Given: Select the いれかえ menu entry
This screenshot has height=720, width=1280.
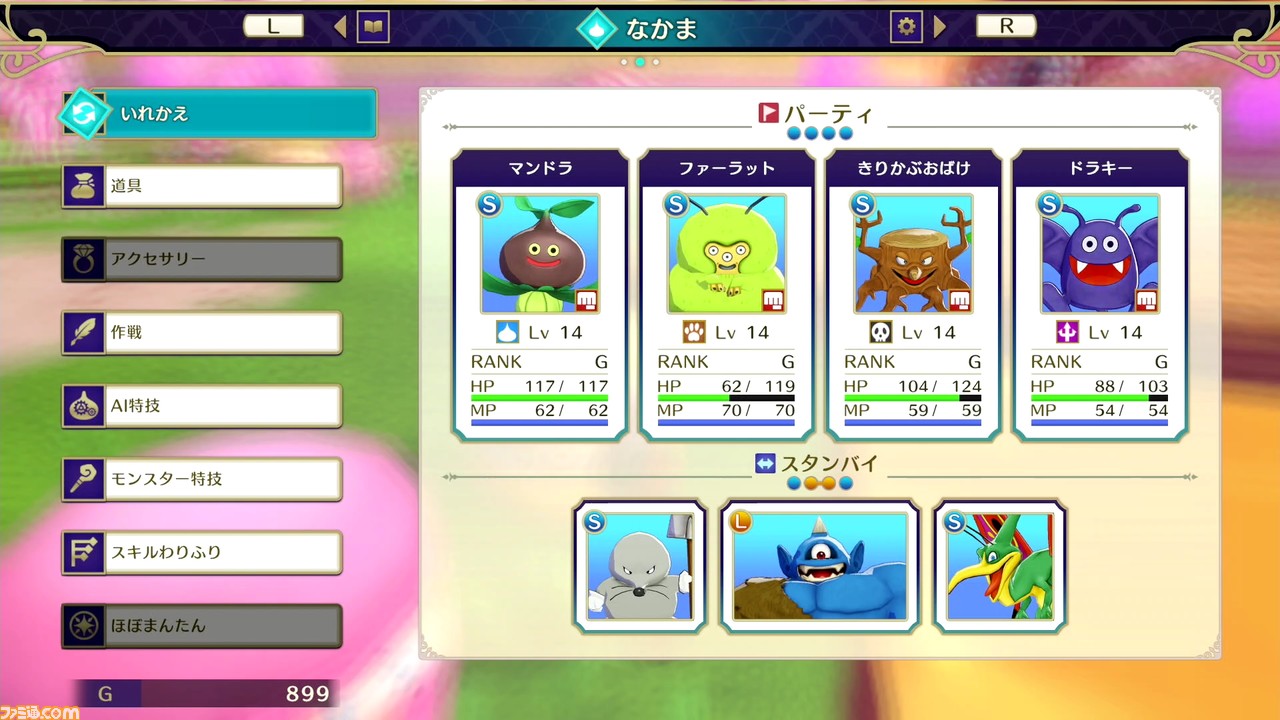Looking at the screenshot, I should (220, 114).
